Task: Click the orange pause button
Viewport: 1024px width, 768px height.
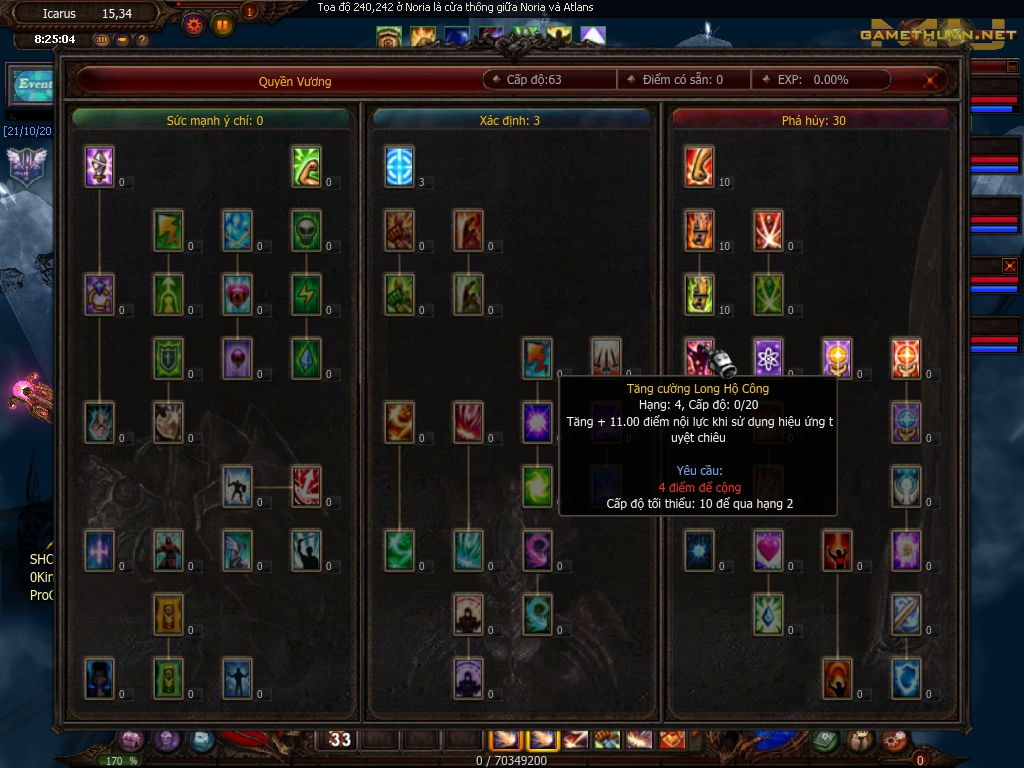Action: point(222,23)
